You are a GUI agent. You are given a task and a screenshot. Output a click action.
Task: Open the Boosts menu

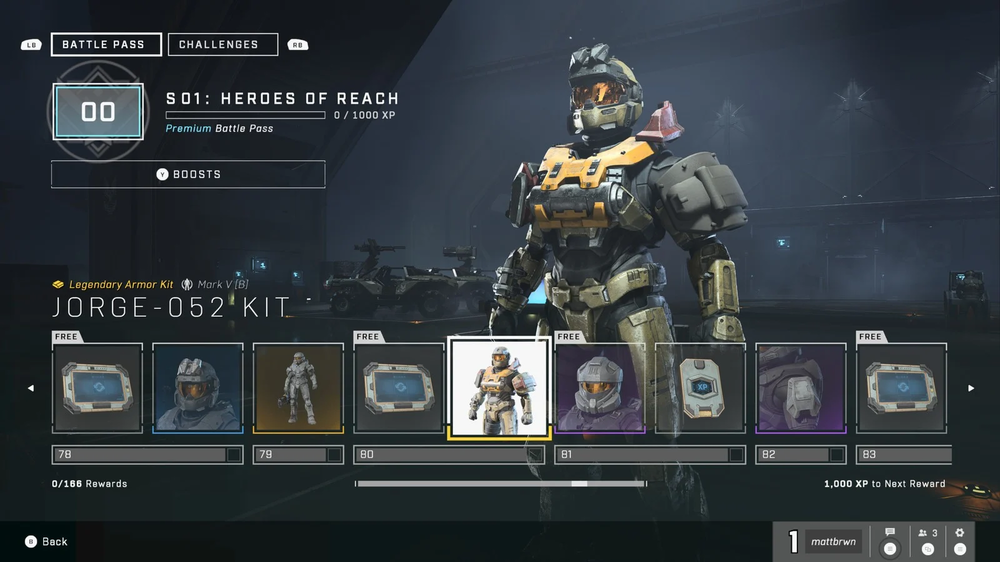click(188, 174)
